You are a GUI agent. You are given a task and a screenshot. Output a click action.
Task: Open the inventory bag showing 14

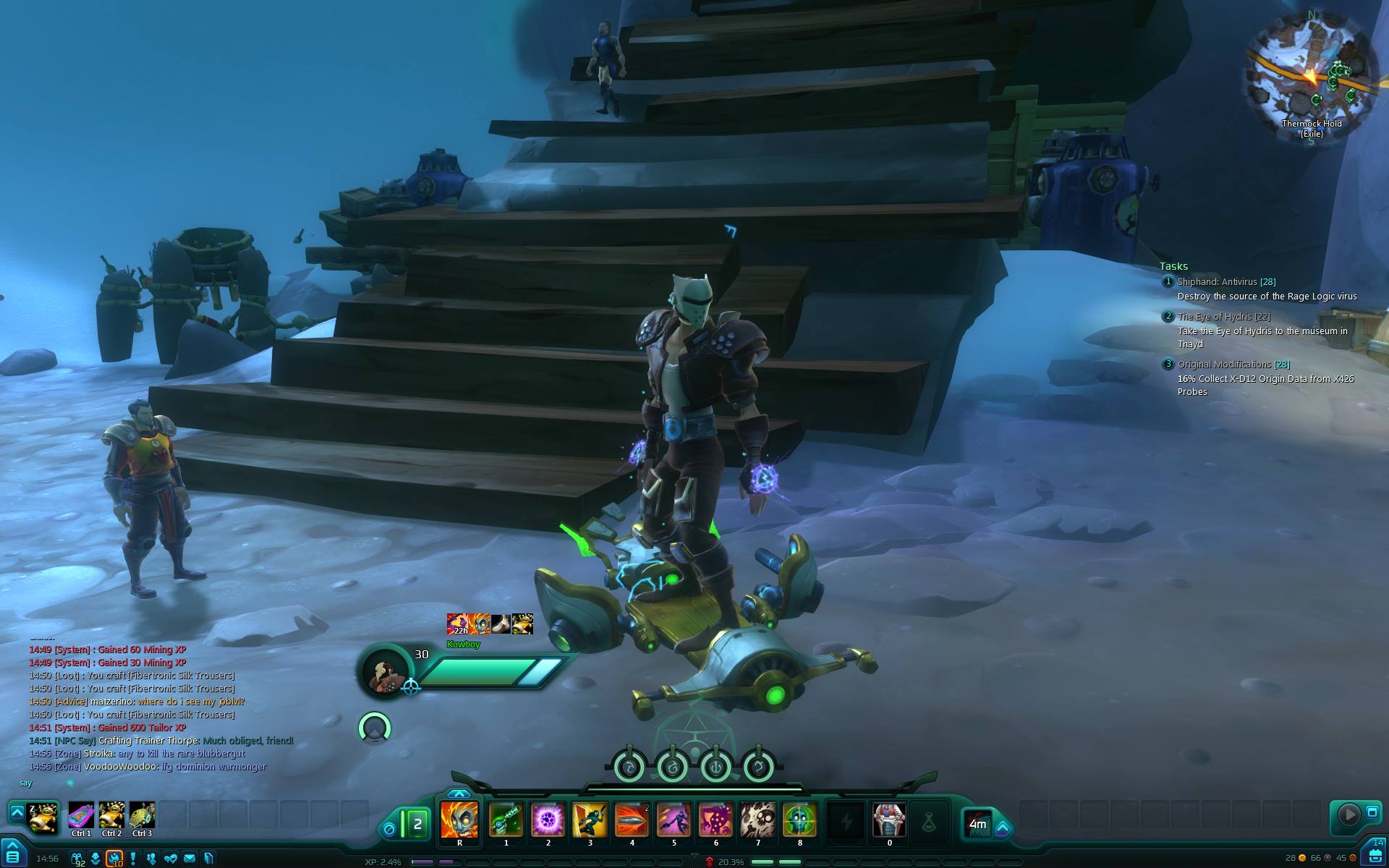click(x=1375, y=855)
